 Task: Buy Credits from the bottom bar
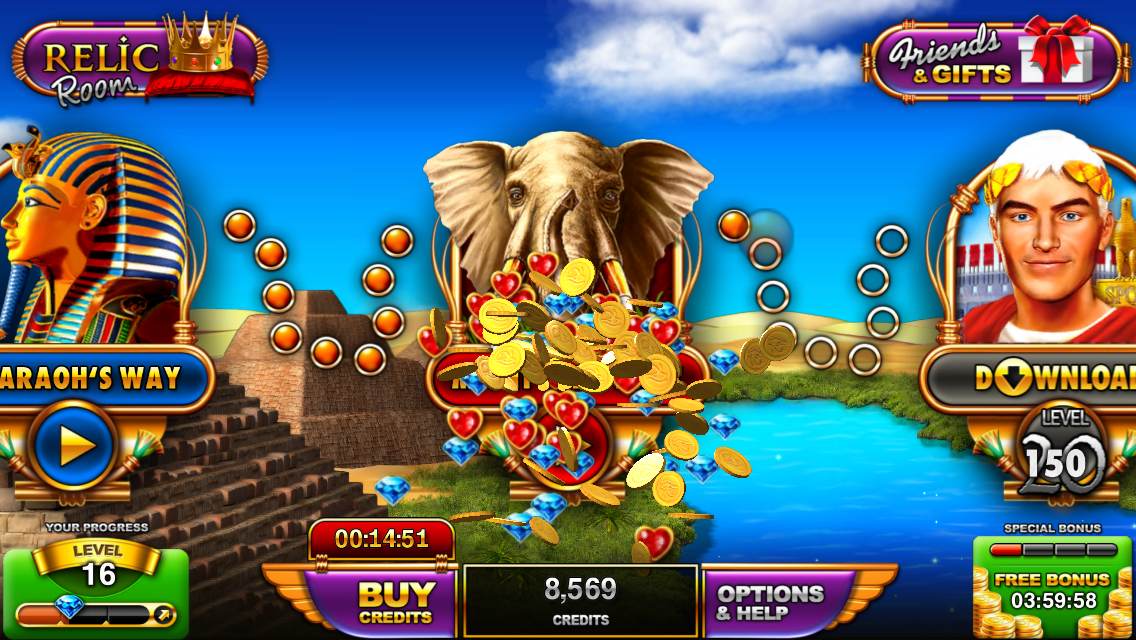pyautogui.click(x=396, y=601)
